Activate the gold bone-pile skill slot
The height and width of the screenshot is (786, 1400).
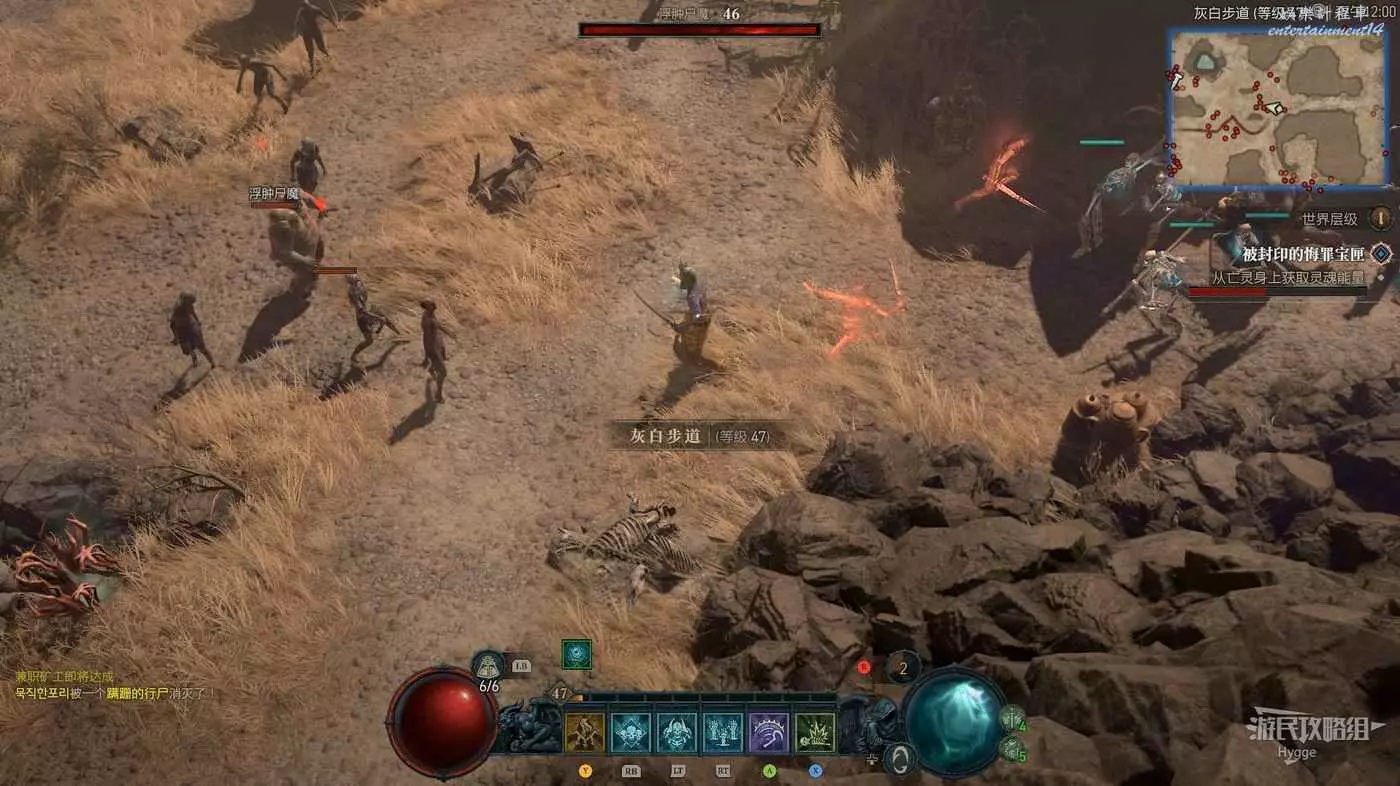tap(585, 733)
